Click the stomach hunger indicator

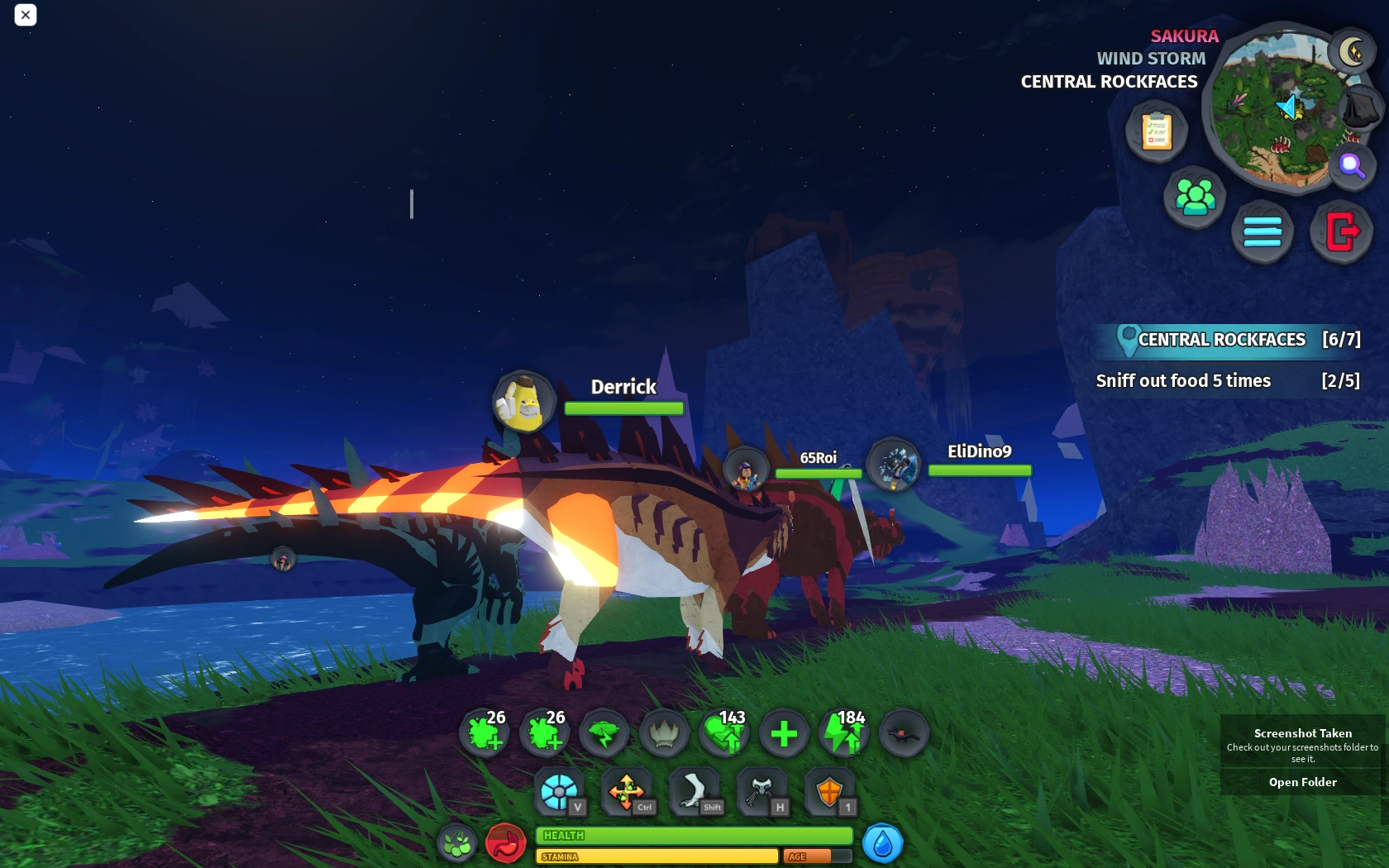click(507, 842)
